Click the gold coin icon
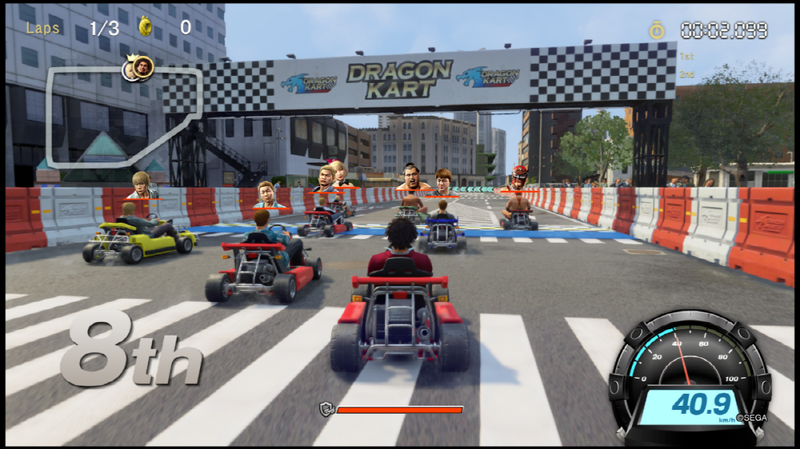The image size is (800, 449). coord(144,26)
